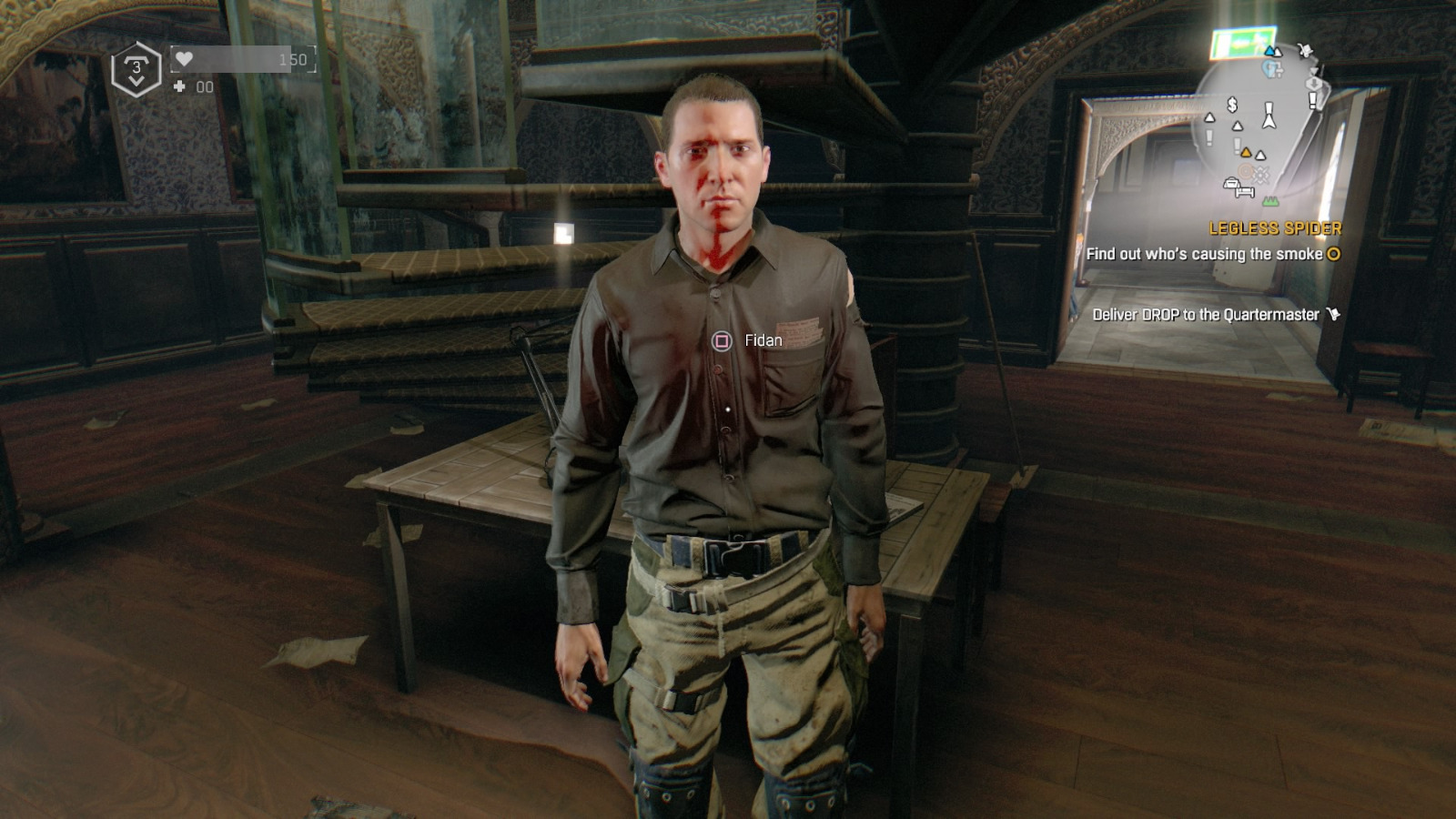Select the cart icon at the minimap's top edge
This screenshot has width=1456, height=819.
[1304, 50]
